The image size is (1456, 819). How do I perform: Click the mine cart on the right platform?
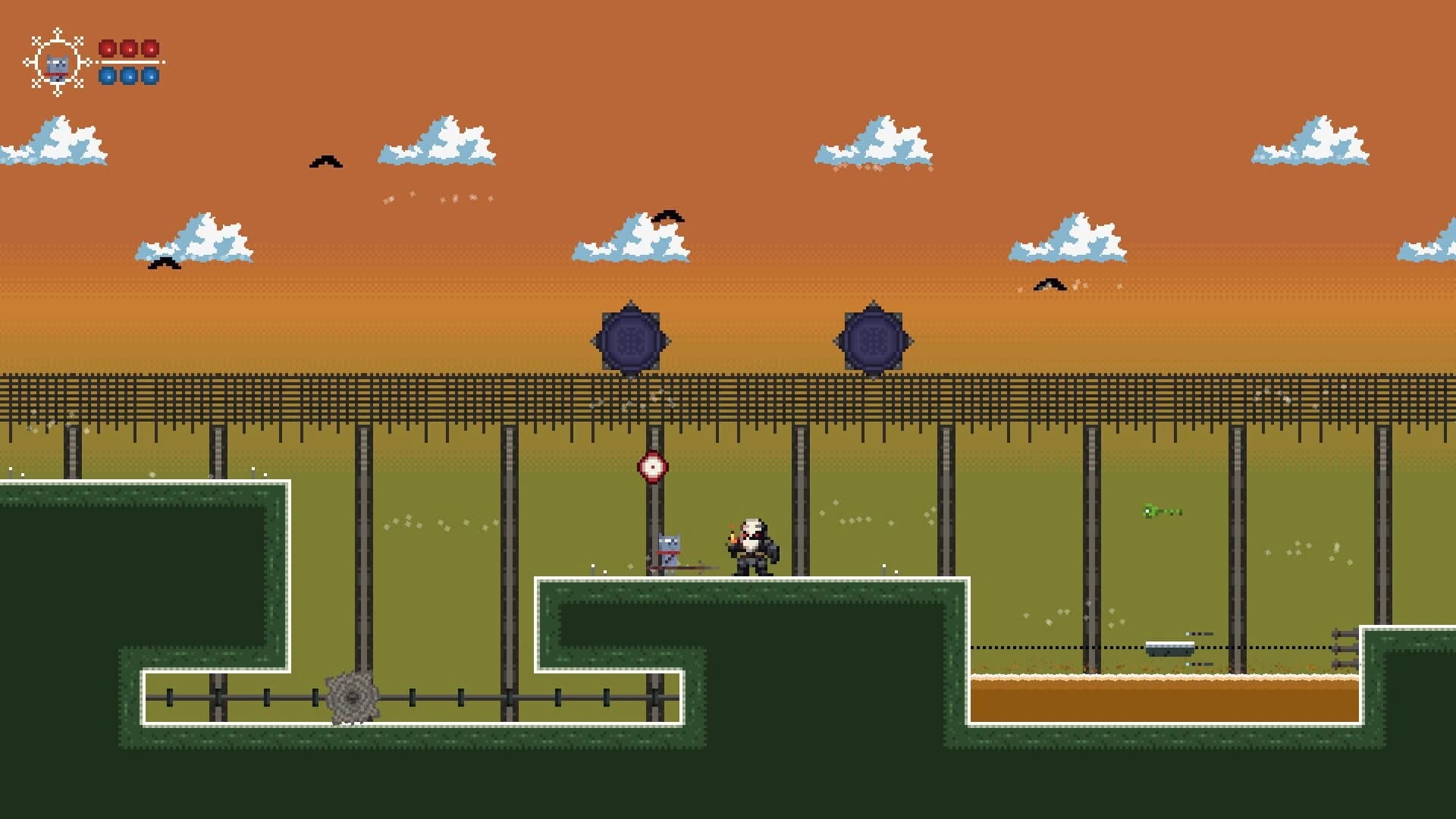point(1169,647)
